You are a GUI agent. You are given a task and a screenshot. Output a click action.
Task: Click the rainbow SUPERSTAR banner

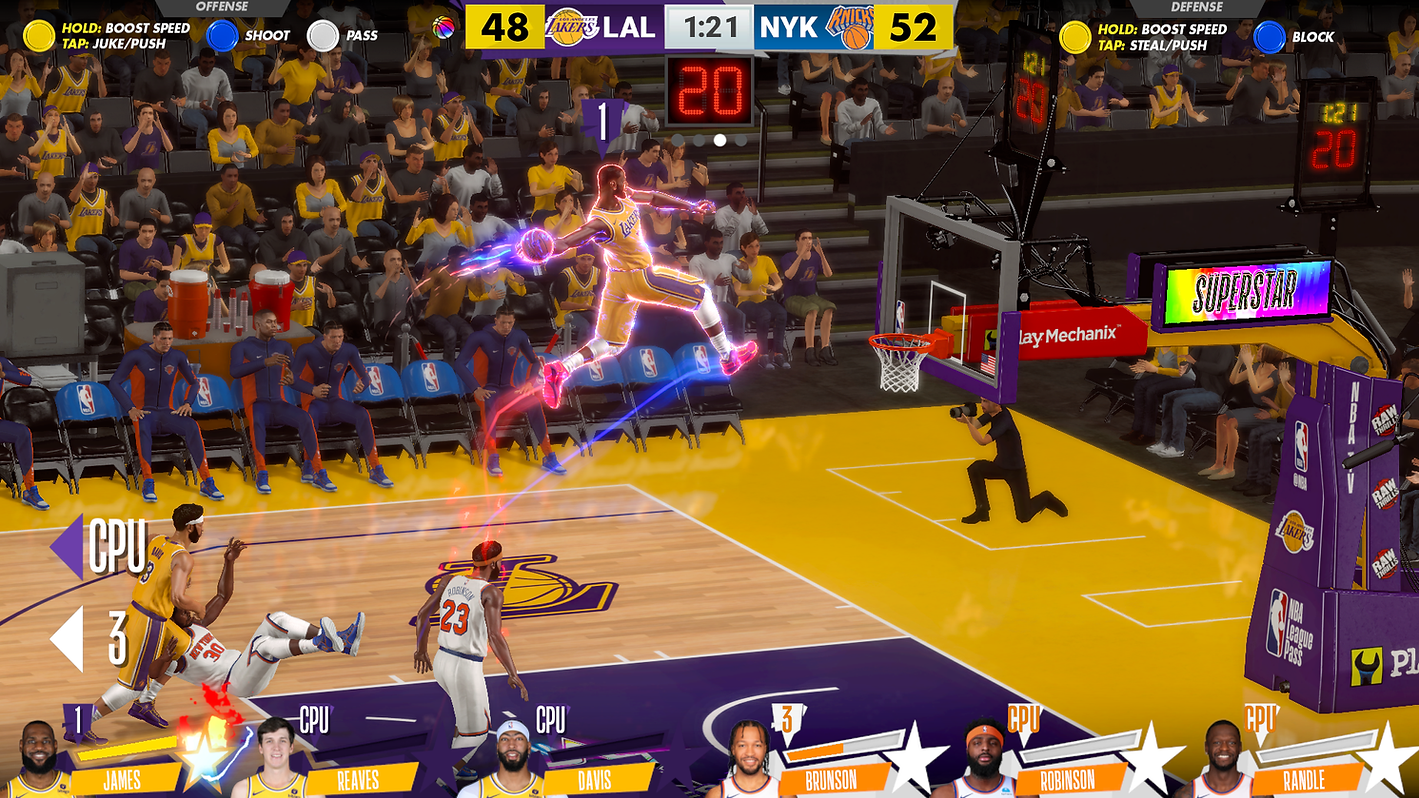pyautogui.click(x=1245, y=292)
